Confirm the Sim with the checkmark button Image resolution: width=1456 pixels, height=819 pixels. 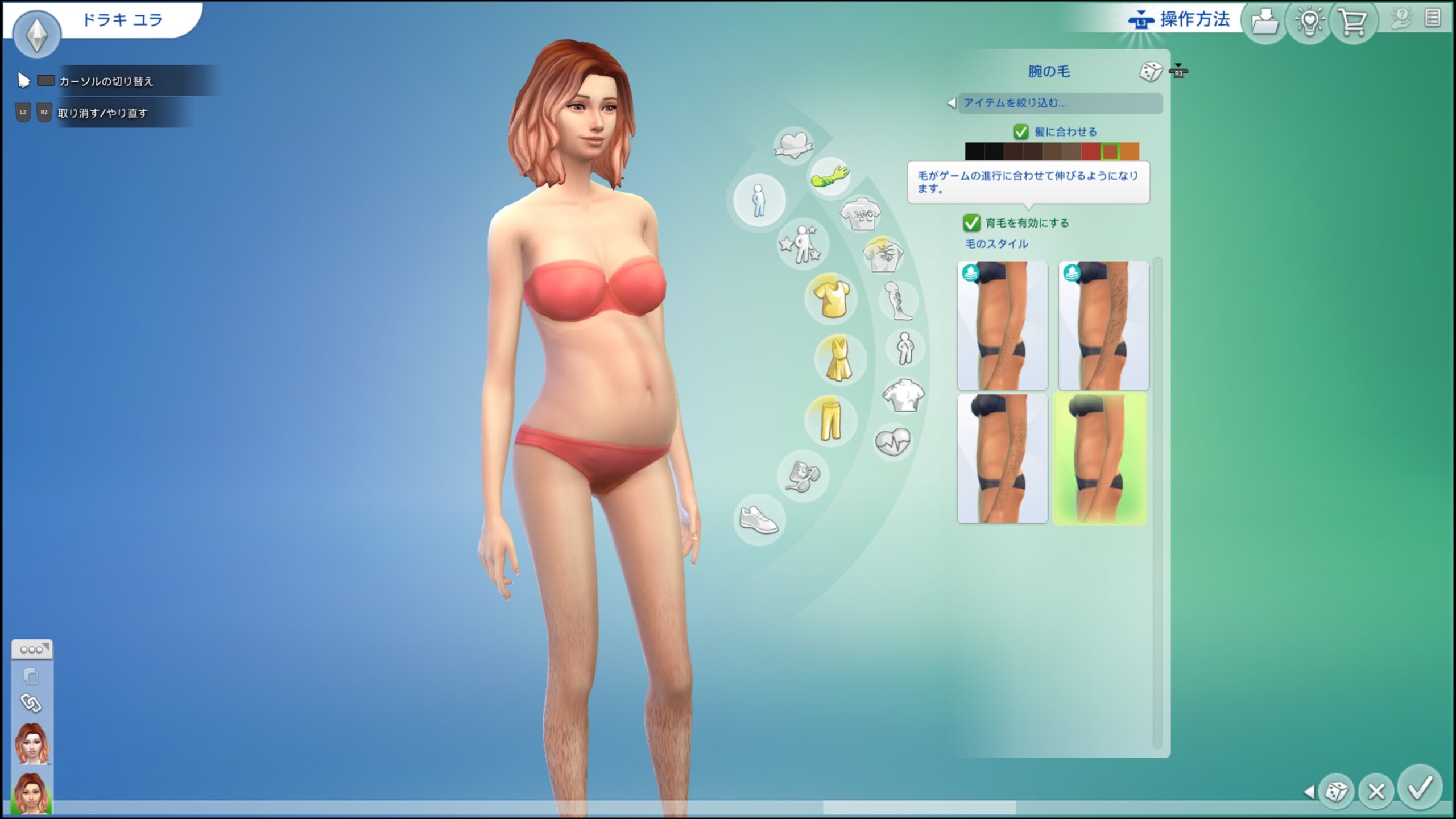pyautogui.click(x=1420, y=788)
